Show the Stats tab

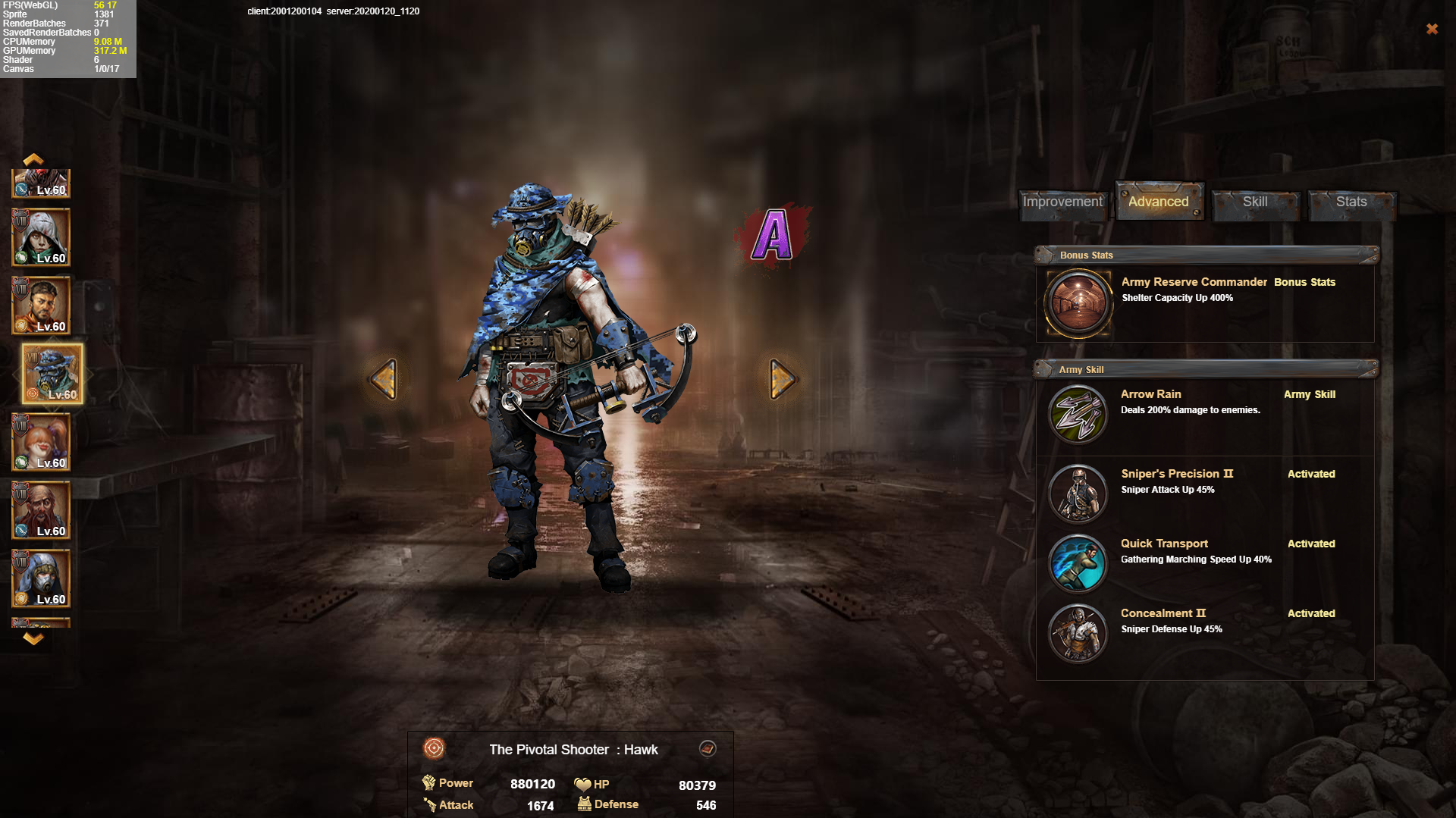[1351, 202]
